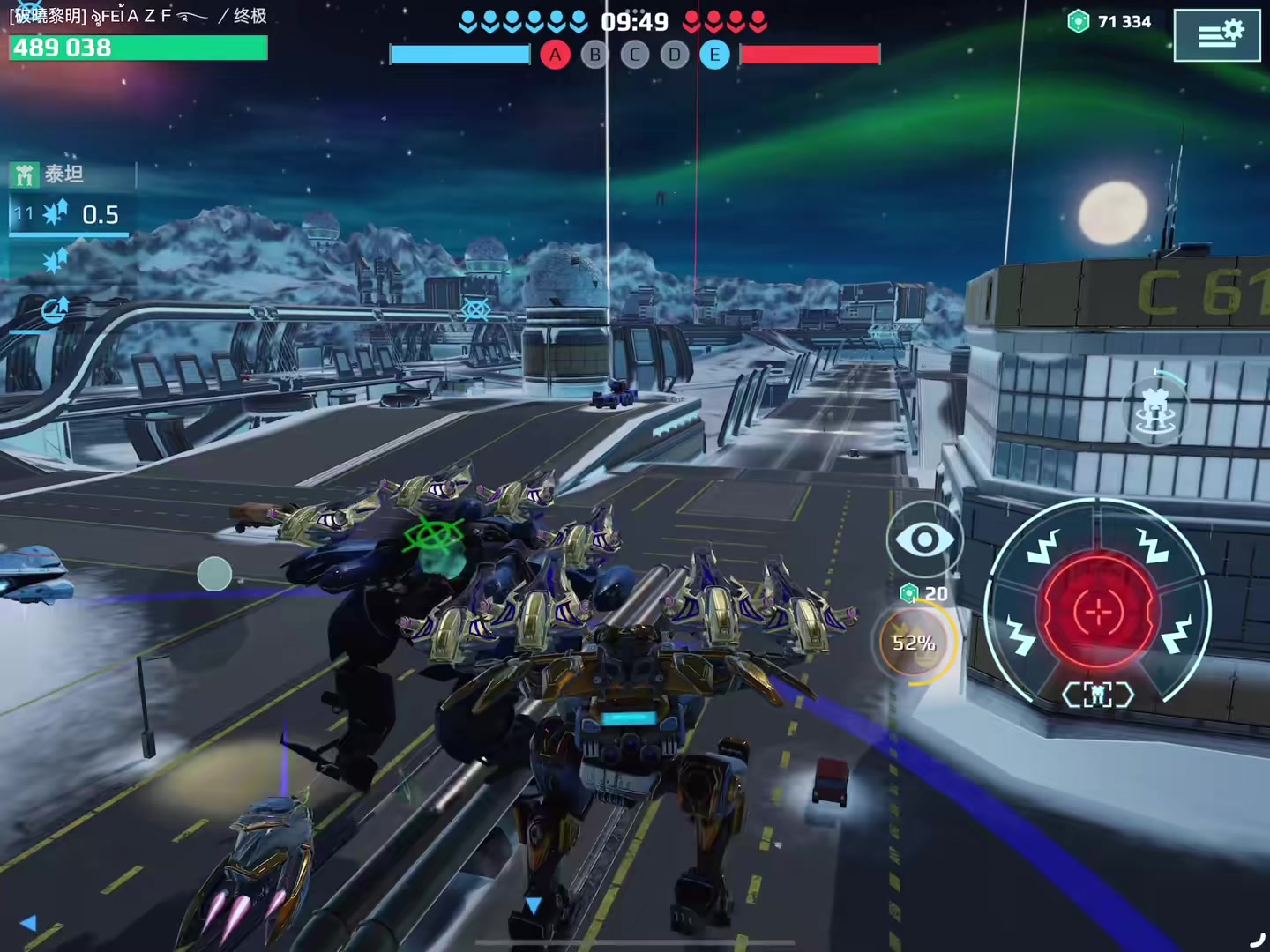Viewport: 1270px width, 952px height.
Task: Activate the eye-shaped ability button
Action: coord(923,539)
